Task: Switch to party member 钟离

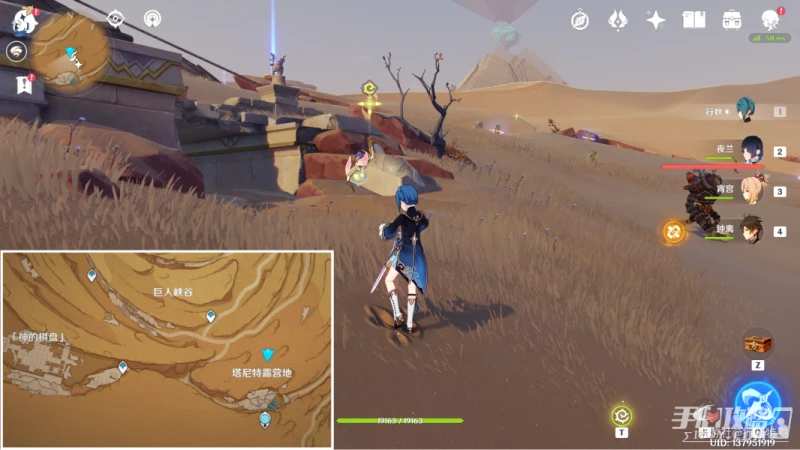Action: pyautogui.click(x=751, y=230)
